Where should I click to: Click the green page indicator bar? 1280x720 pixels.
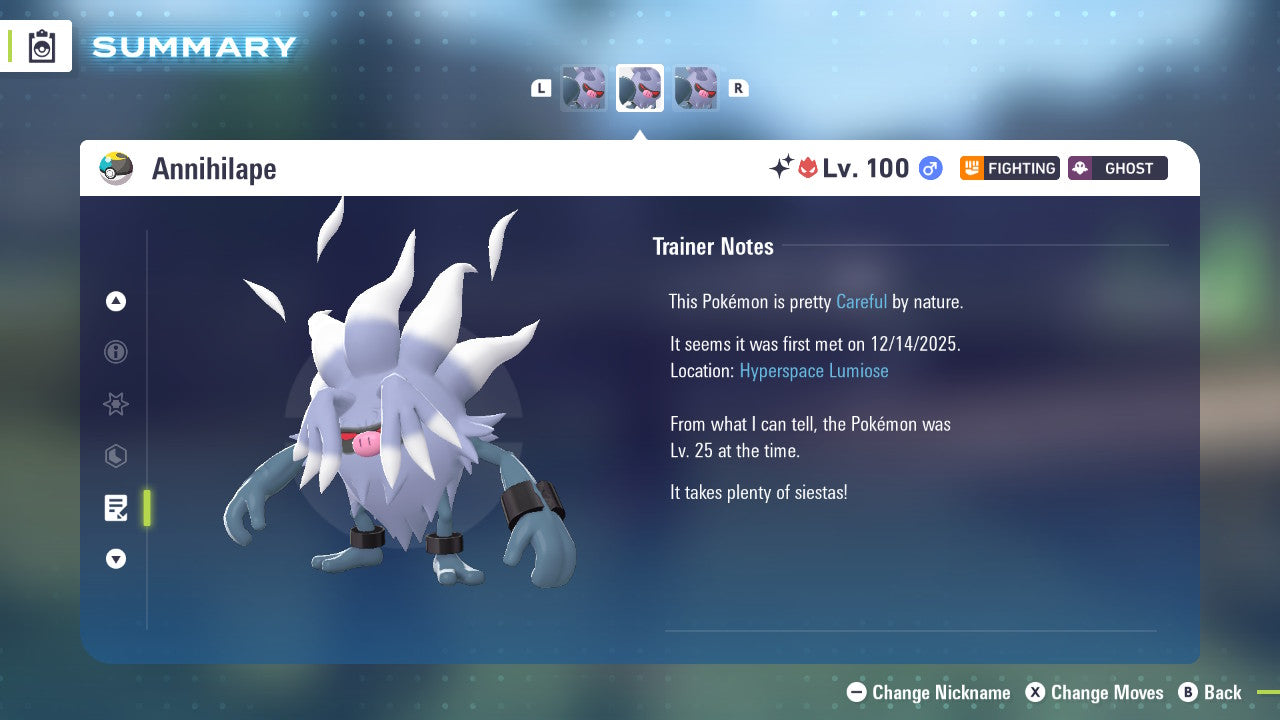147,508
